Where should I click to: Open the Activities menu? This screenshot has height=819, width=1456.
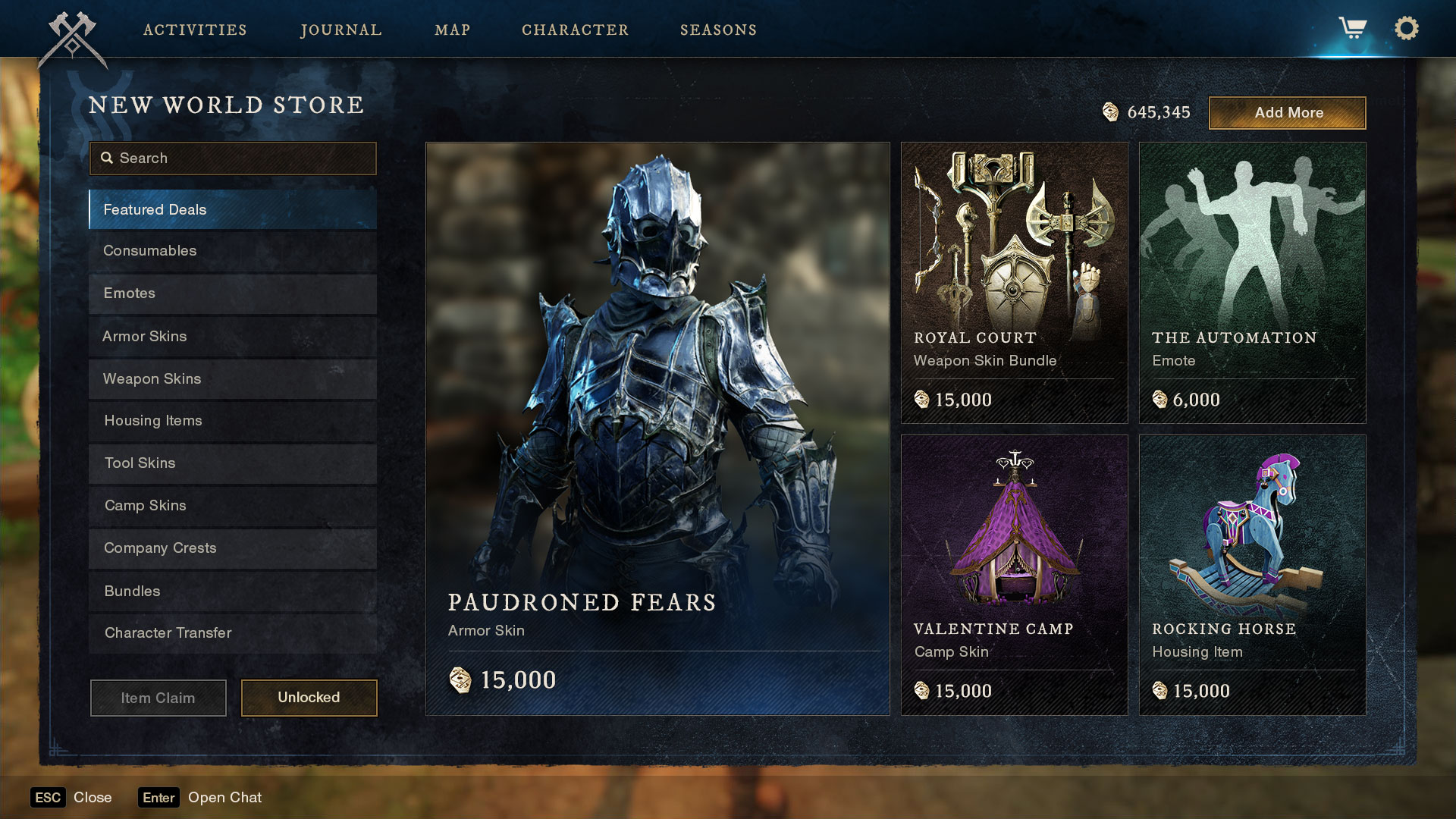[x=195, y=30]
